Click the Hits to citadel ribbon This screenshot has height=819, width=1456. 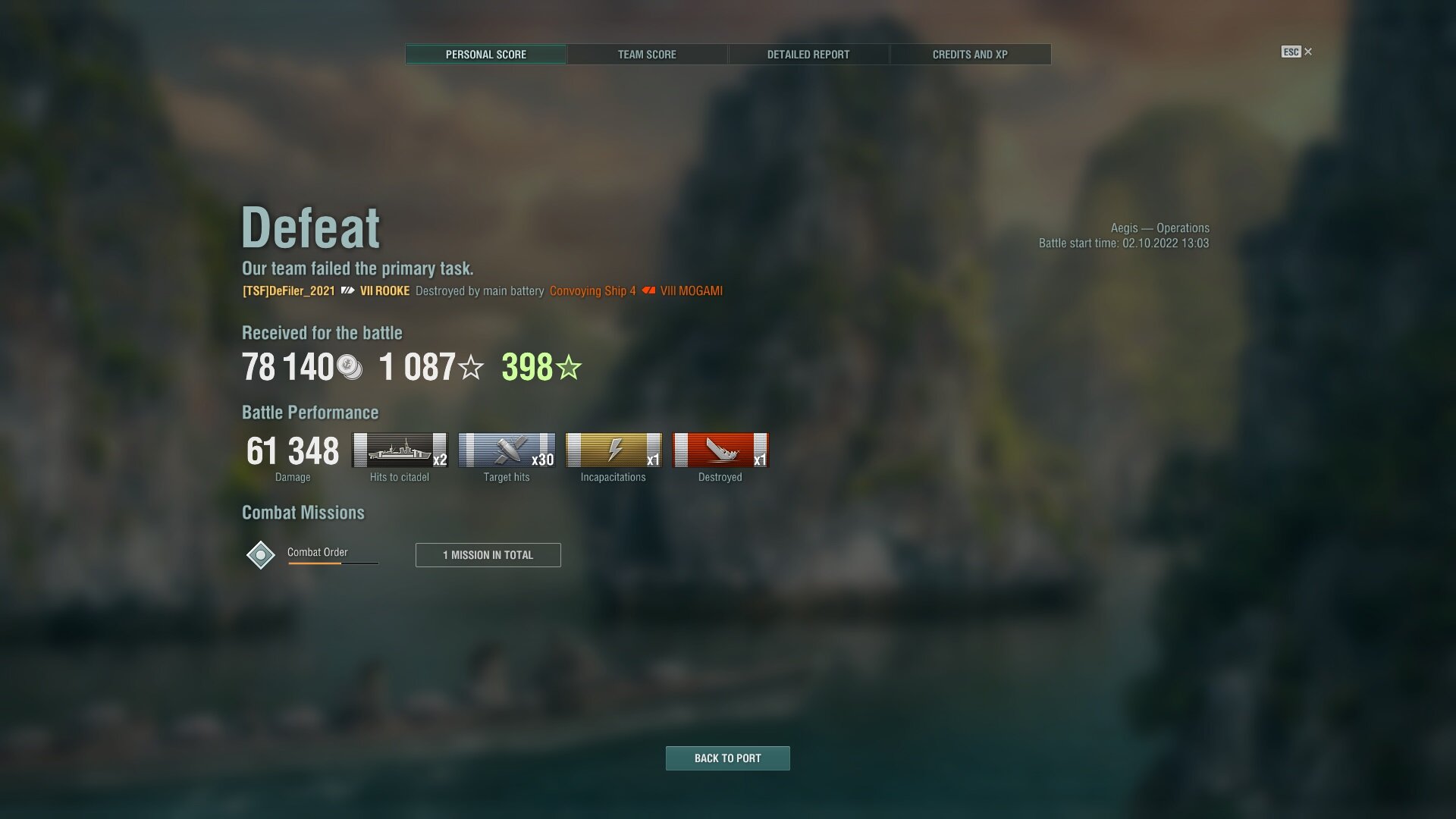400,450
